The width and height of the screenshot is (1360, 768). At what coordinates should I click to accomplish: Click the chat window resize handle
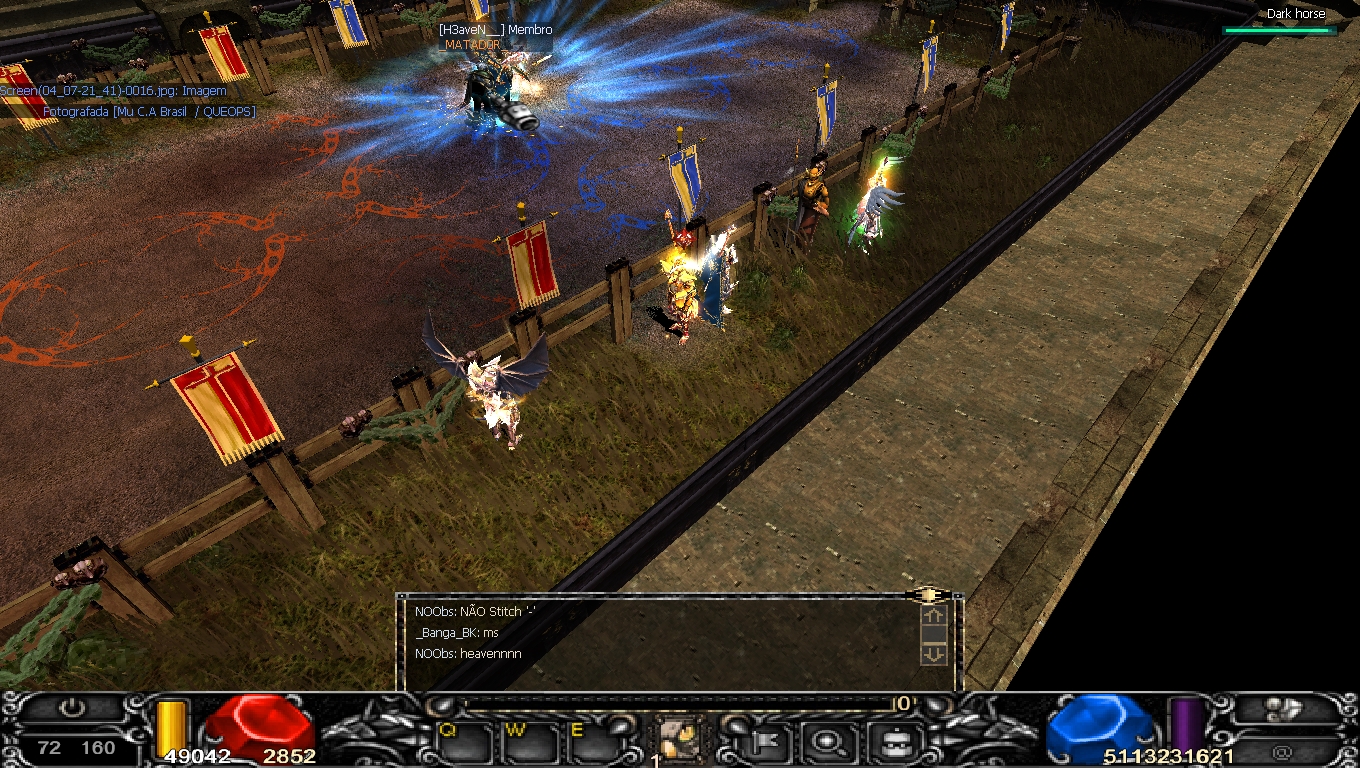928,595
